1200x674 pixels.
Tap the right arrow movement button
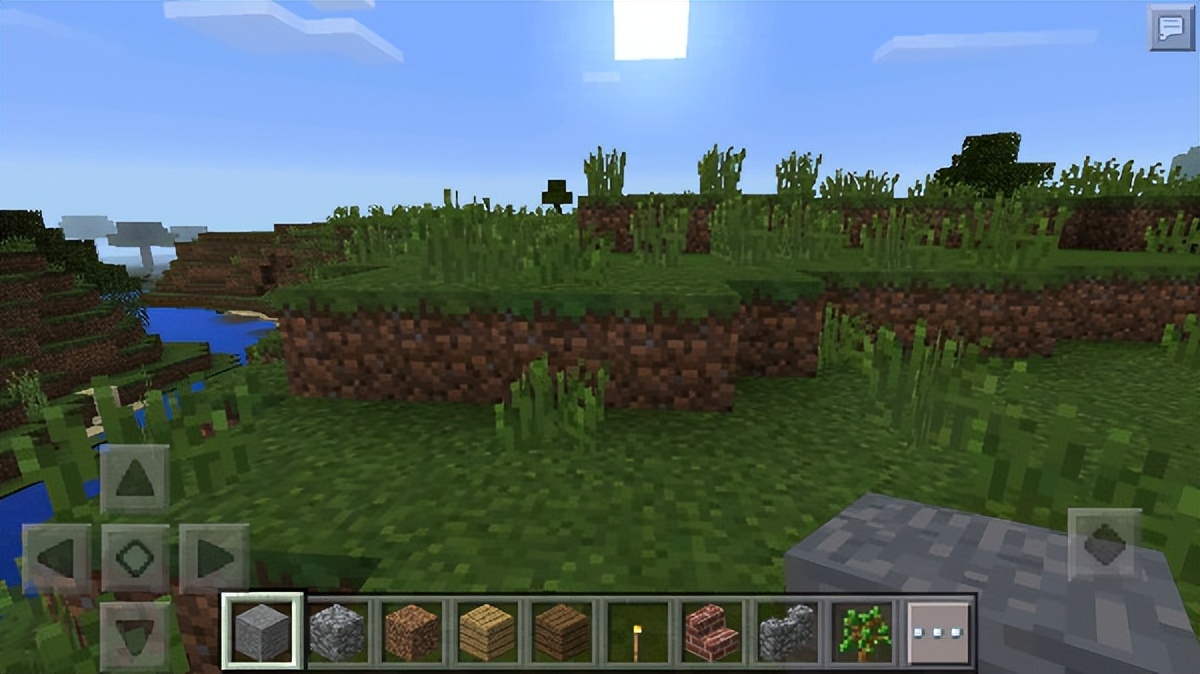(214, 558)
